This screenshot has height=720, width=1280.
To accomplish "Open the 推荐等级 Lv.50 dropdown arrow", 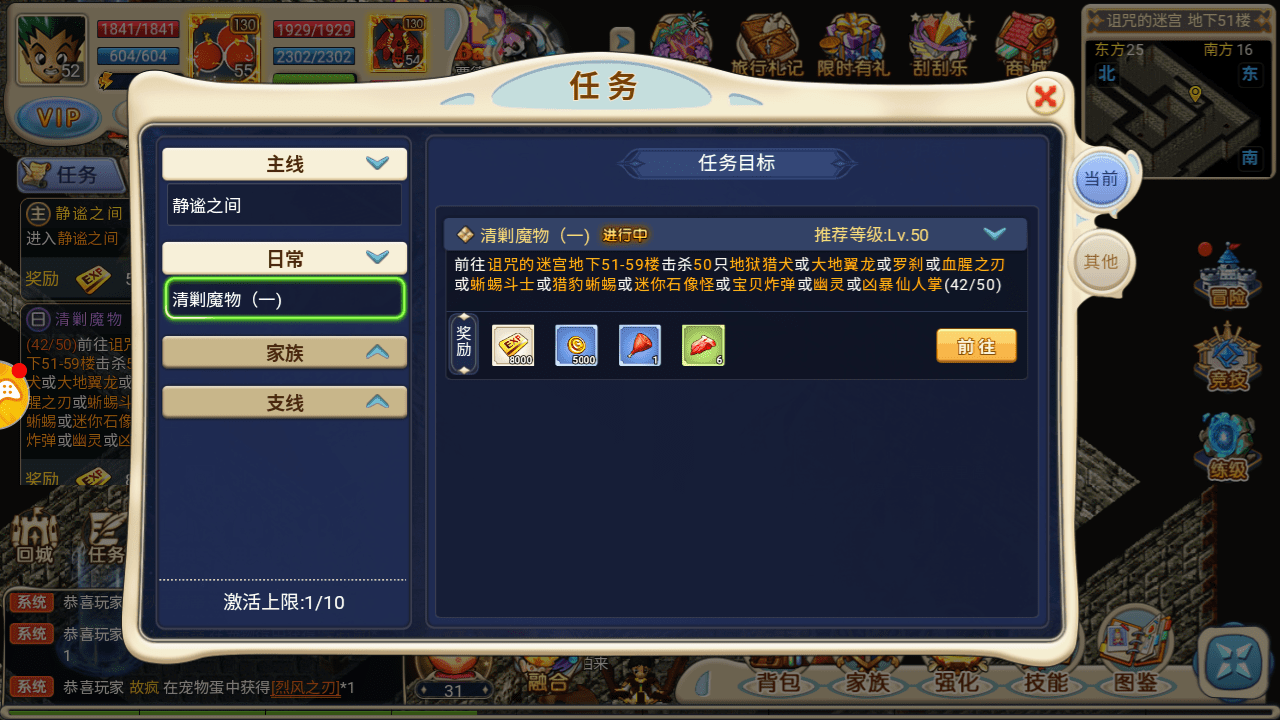I will [x=995, y=233].
